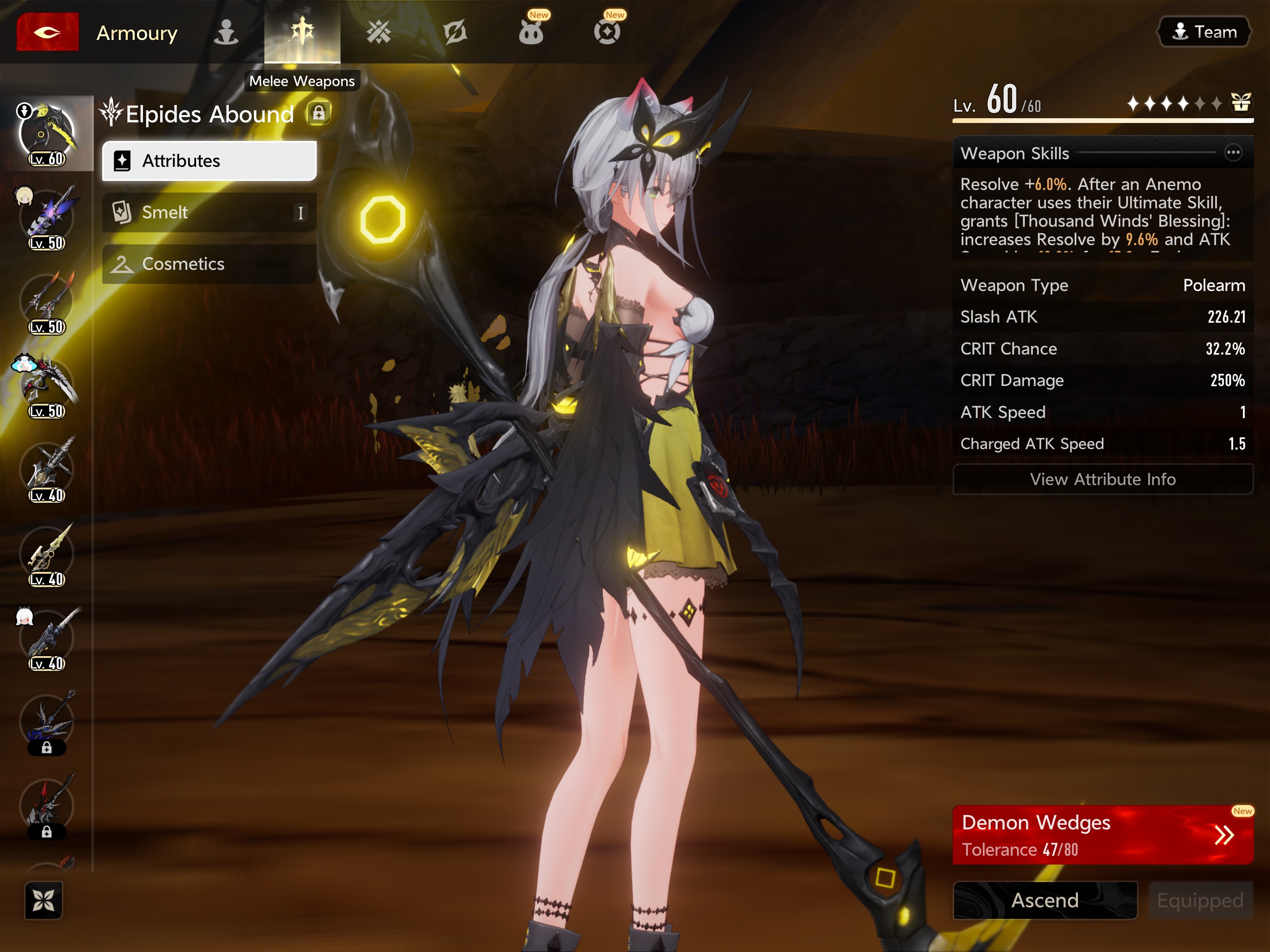Open the gift box icon by stars
The height and width of the screenshot is (952, 1270).
(x=1241, y=103)
